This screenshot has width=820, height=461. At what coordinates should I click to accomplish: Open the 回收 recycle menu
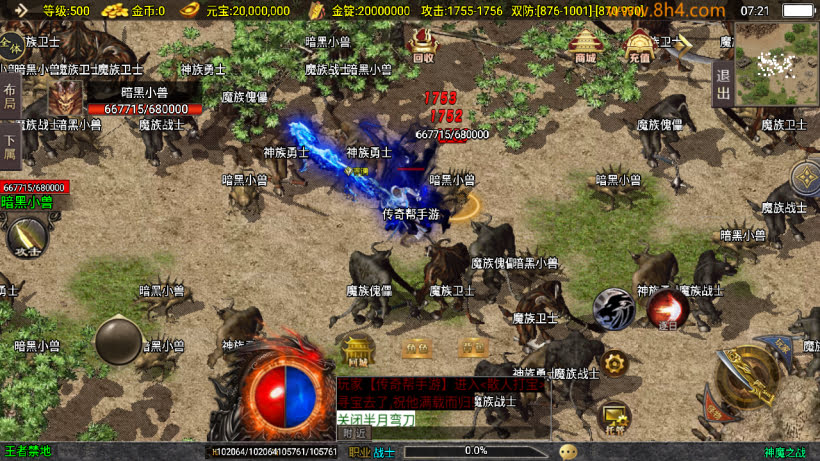[x=423, y=45]
